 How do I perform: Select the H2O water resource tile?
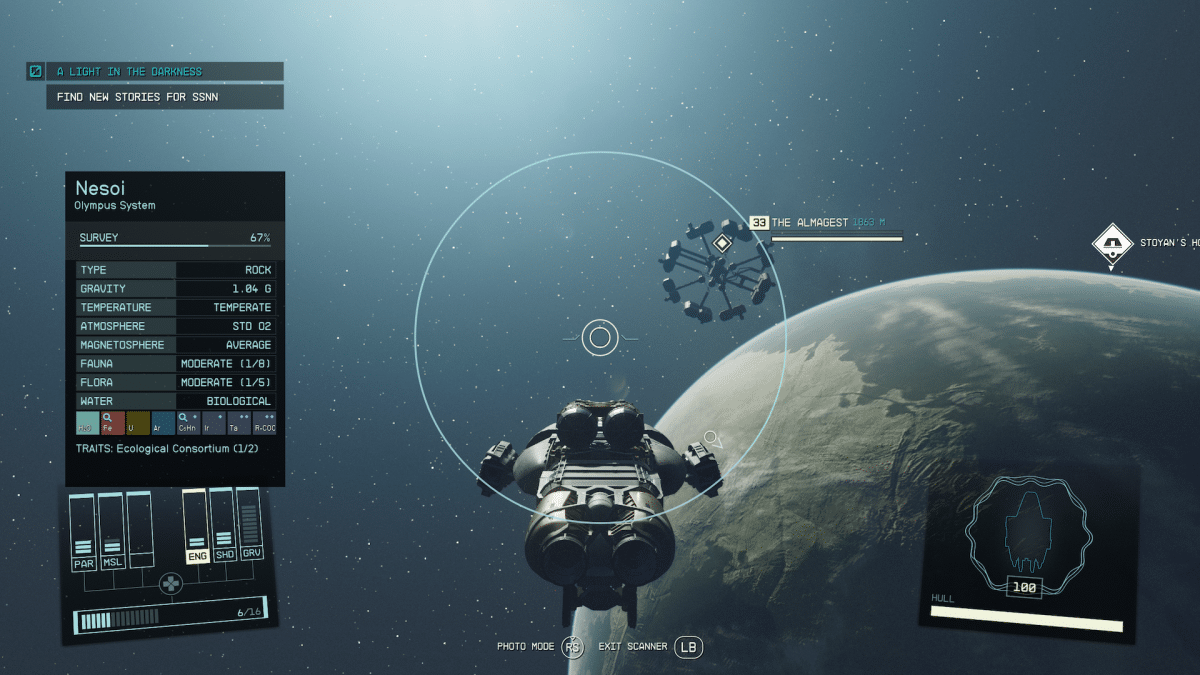pyautogui.click(x=87, y=422)
